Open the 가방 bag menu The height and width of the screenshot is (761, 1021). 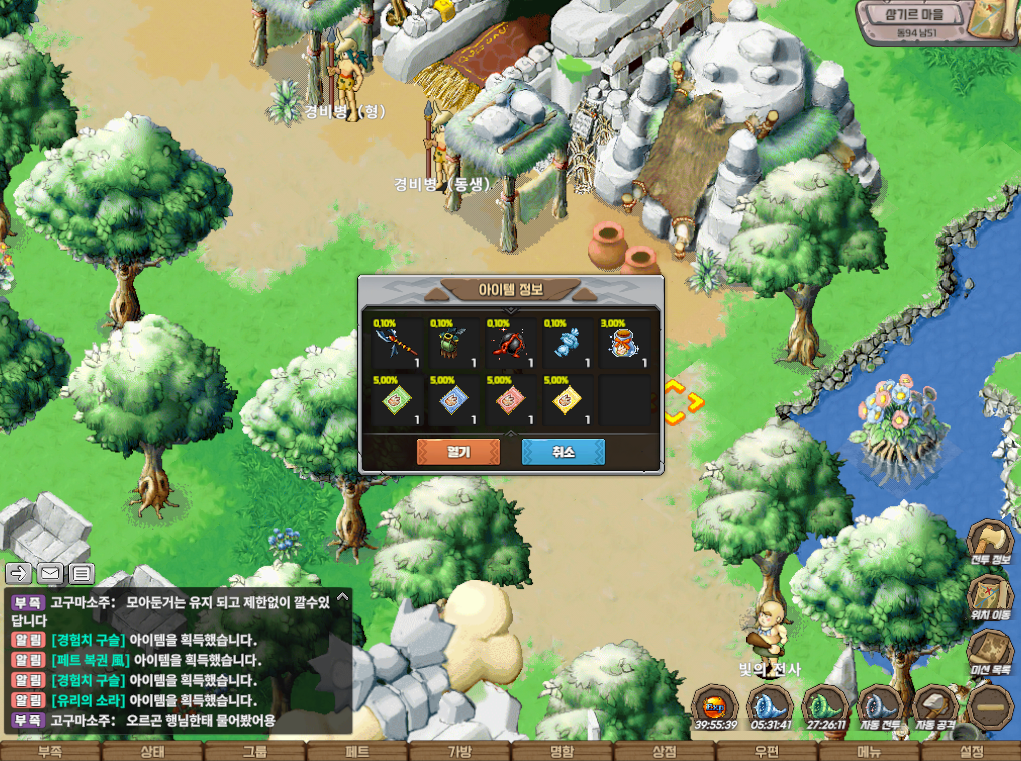click(459, 751)
